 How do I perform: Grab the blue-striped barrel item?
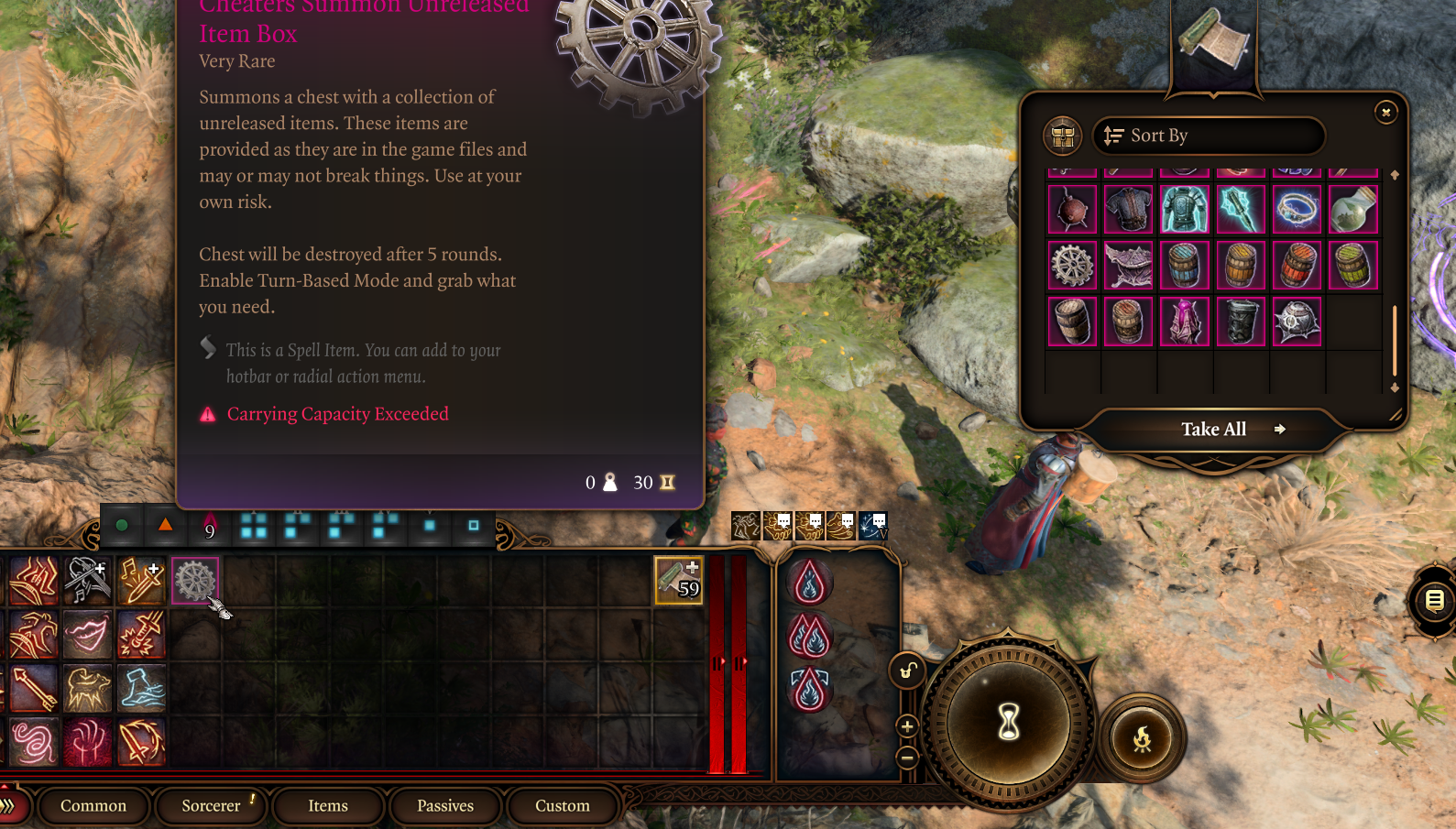coord(1184,266)
